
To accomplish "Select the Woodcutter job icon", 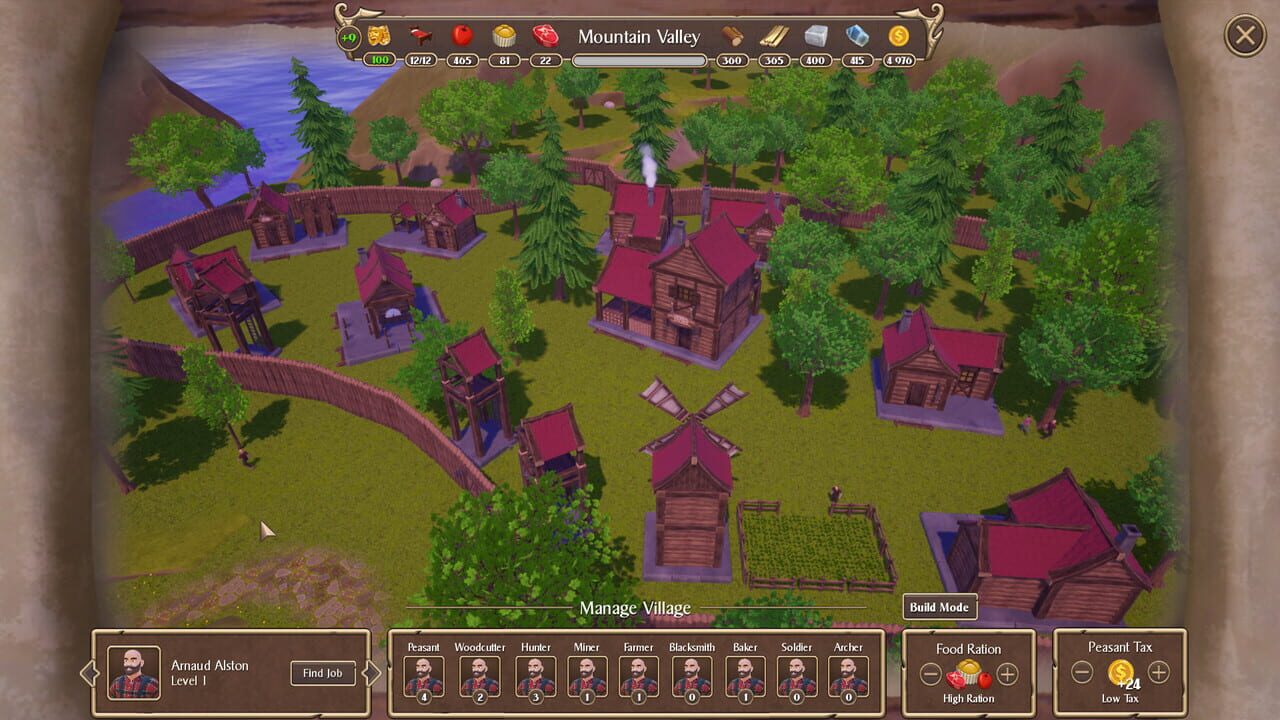I will 478,674.
